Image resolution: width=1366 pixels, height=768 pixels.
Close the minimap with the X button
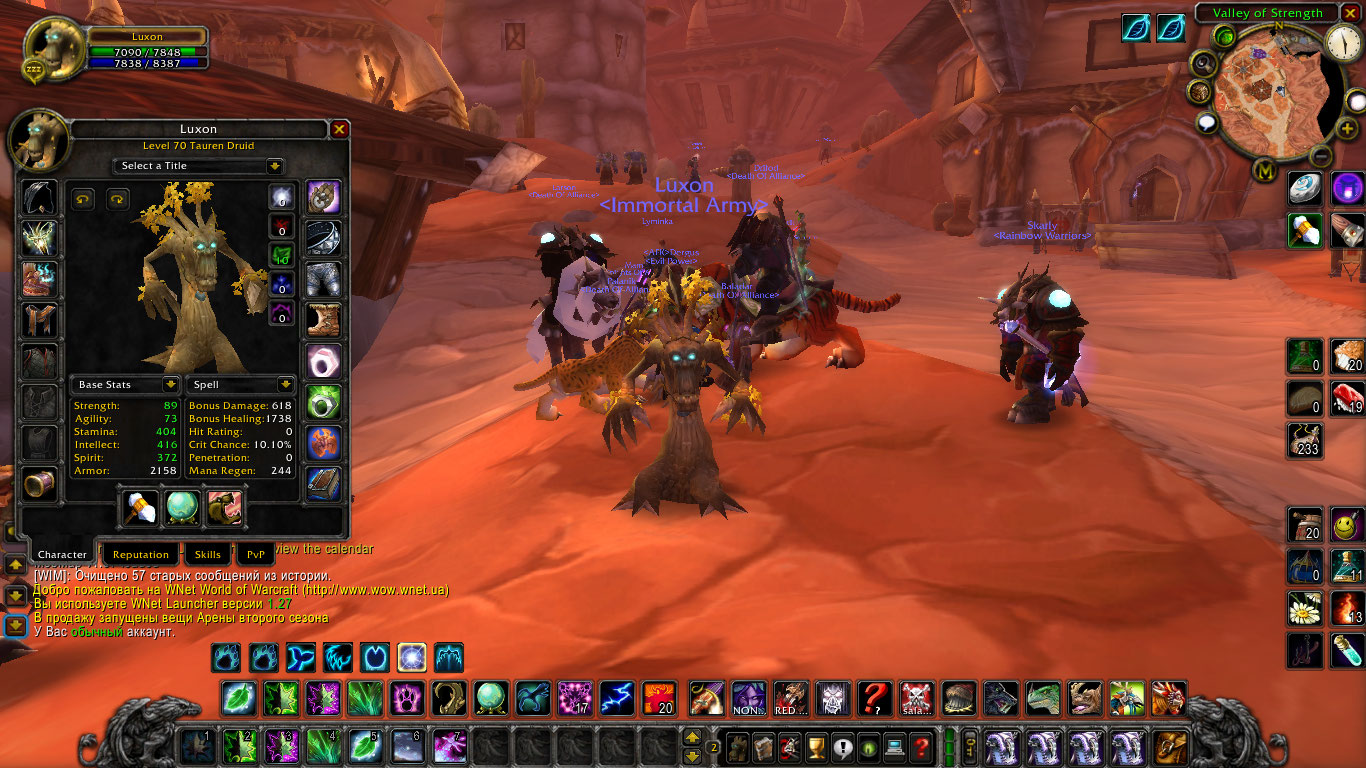[1350, 13]
